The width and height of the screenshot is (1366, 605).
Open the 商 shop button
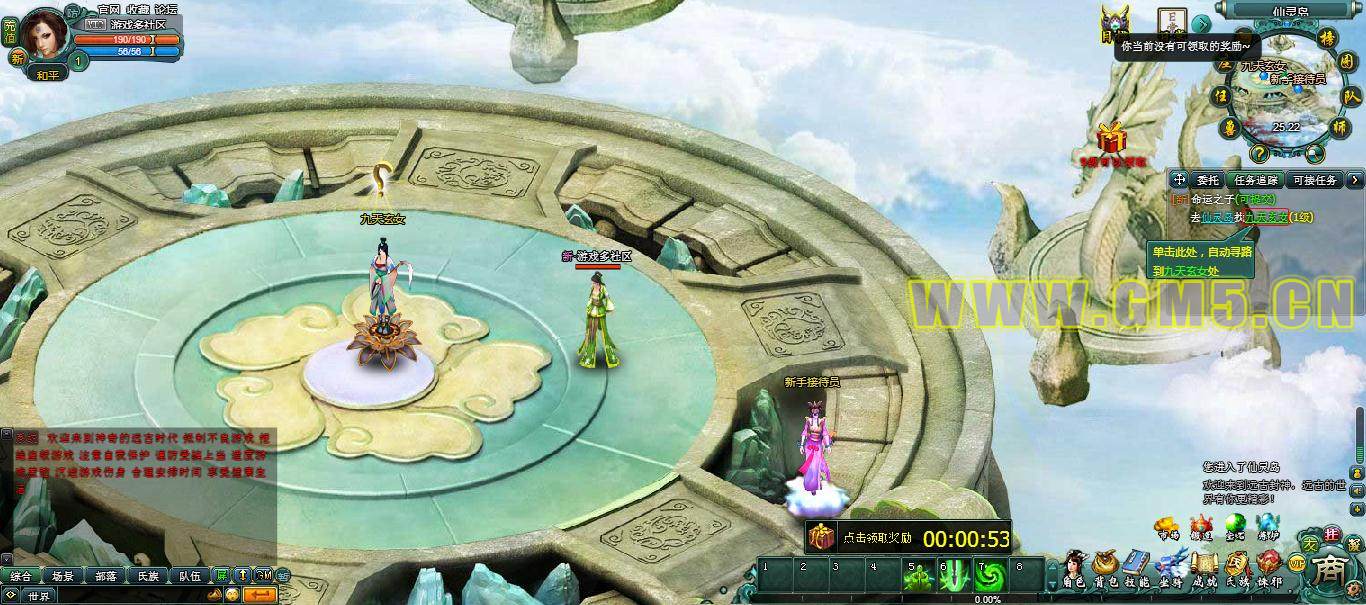coord(1330,571)
